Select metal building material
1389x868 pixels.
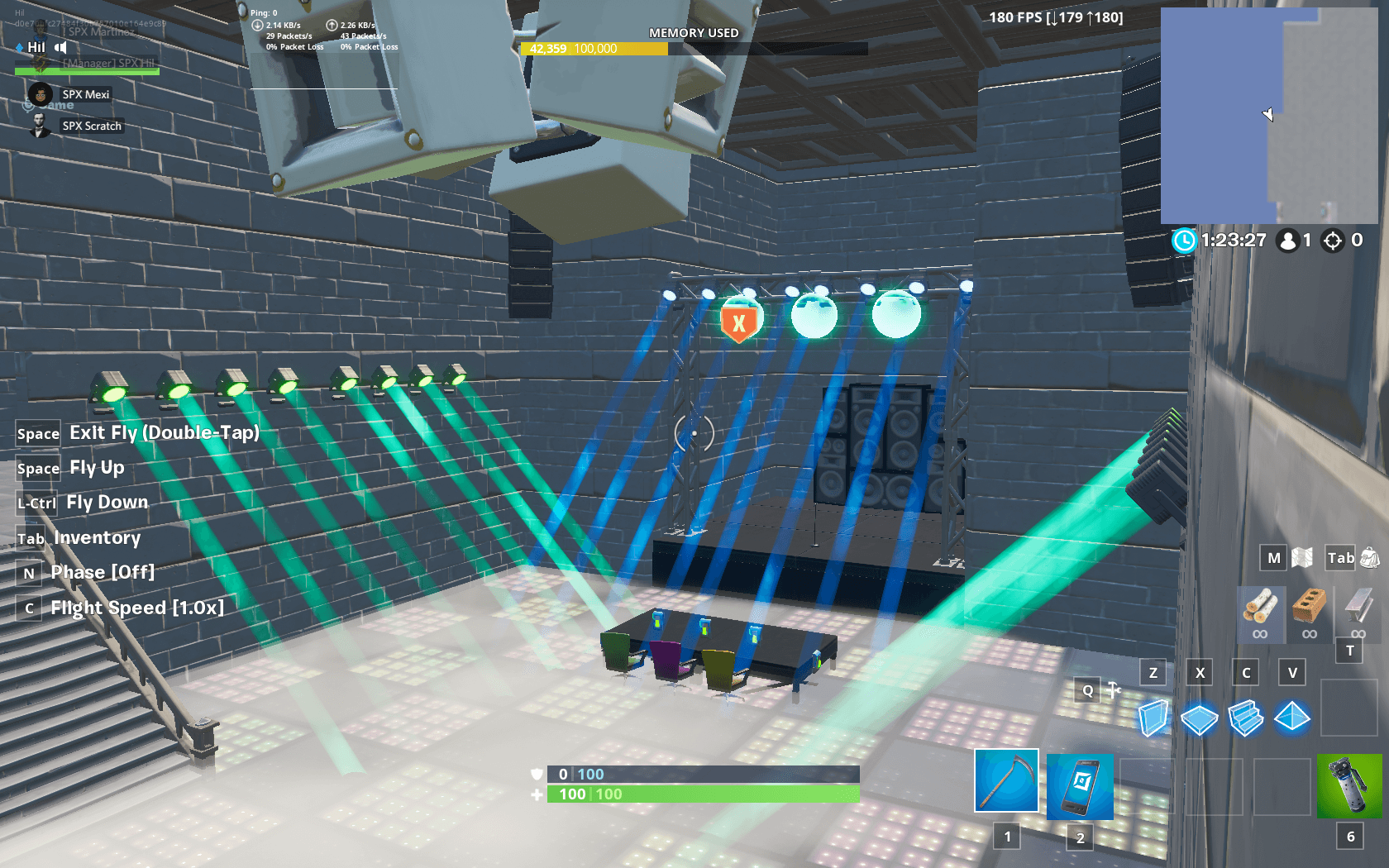point(1358,609)
